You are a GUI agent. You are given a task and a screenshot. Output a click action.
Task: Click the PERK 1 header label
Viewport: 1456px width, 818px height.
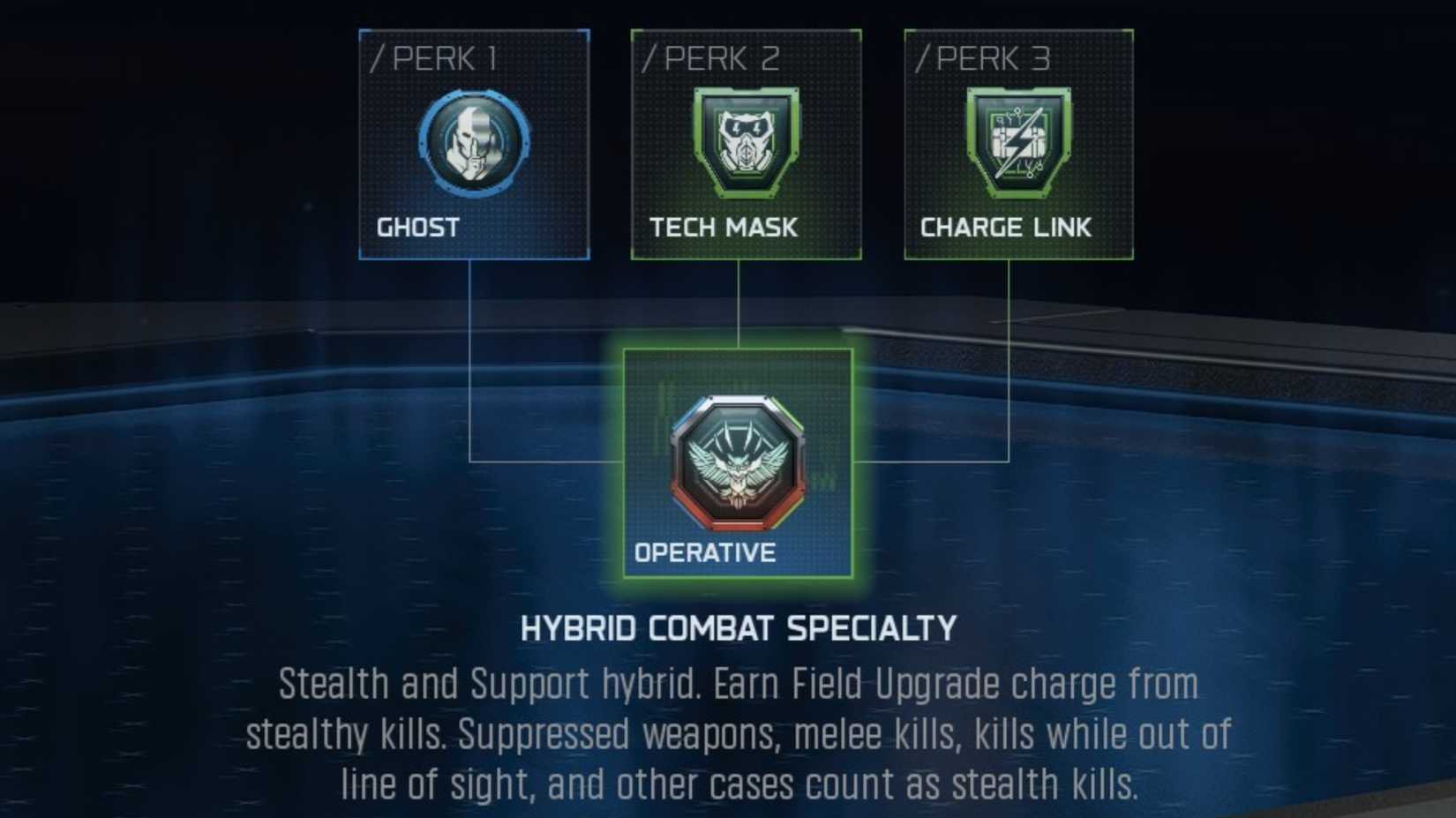(432, 57)
